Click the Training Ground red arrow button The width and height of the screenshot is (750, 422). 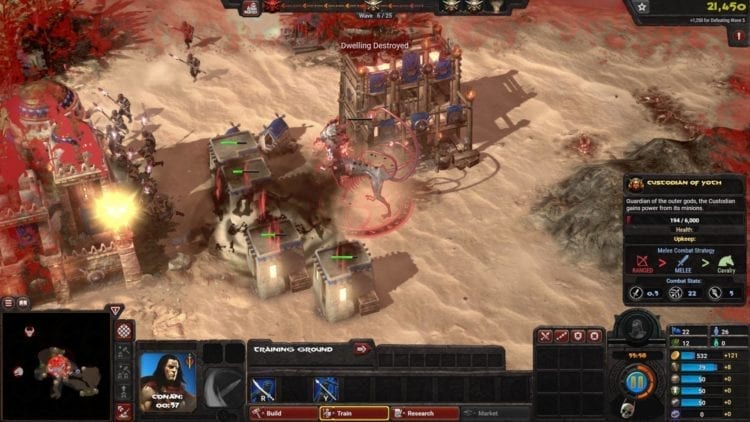[x=361, y=349]
